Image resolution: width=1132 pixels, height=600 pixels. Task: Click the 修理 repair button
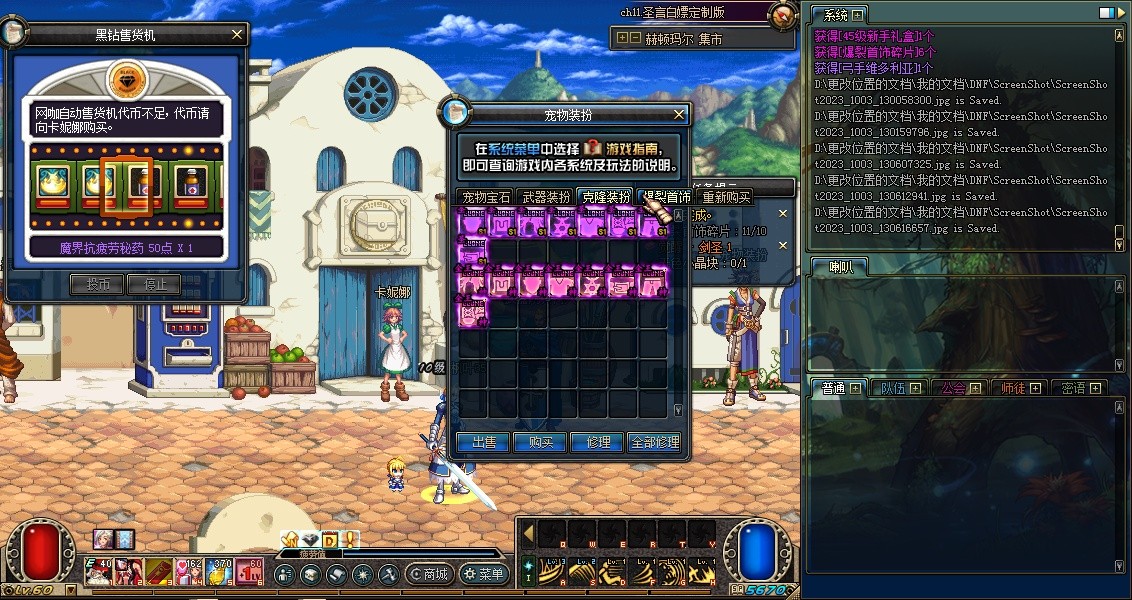597,442
